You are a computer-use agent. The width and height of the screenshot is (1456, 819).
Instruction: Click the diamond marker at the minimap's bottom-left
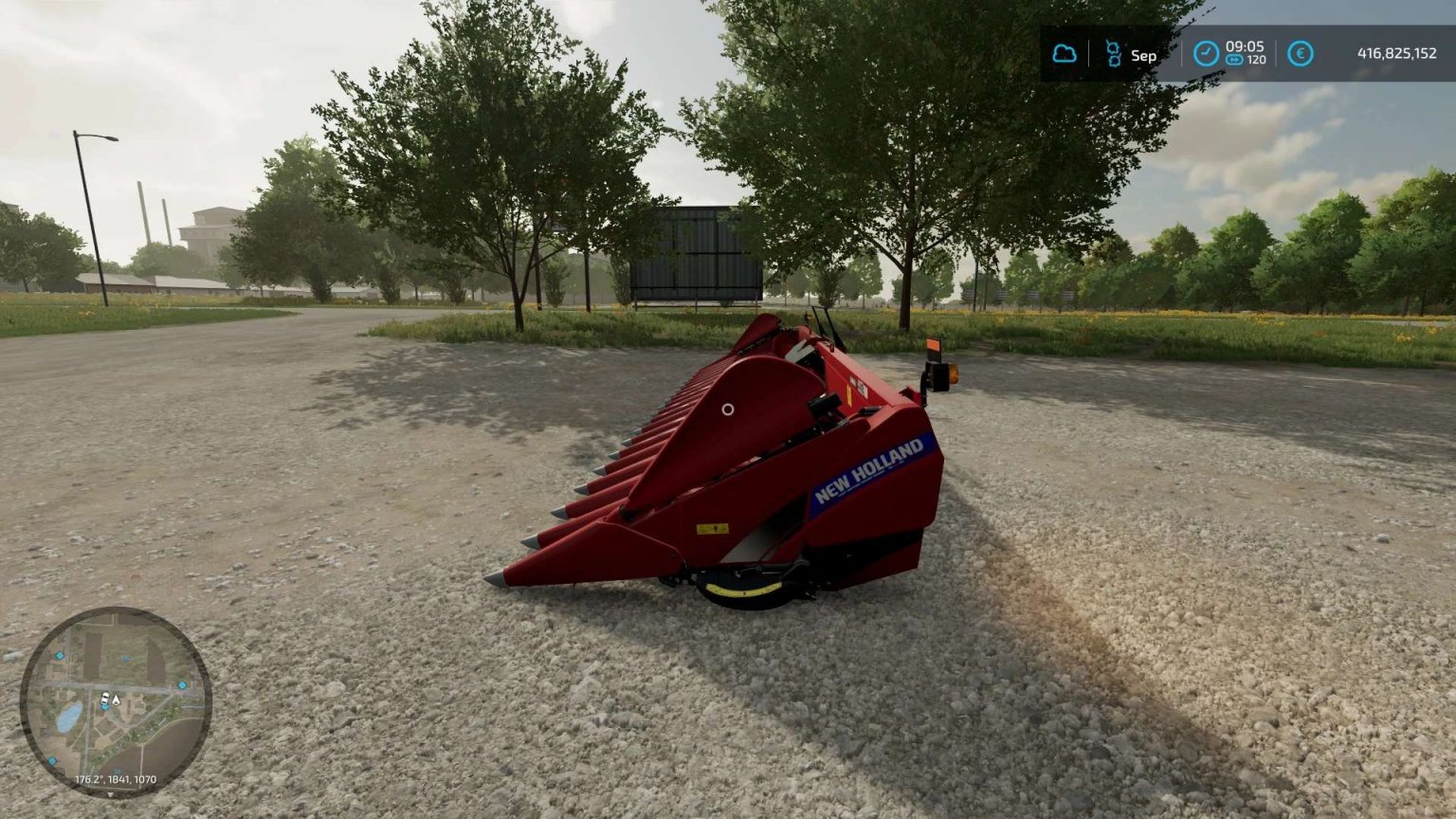[51, 760]
